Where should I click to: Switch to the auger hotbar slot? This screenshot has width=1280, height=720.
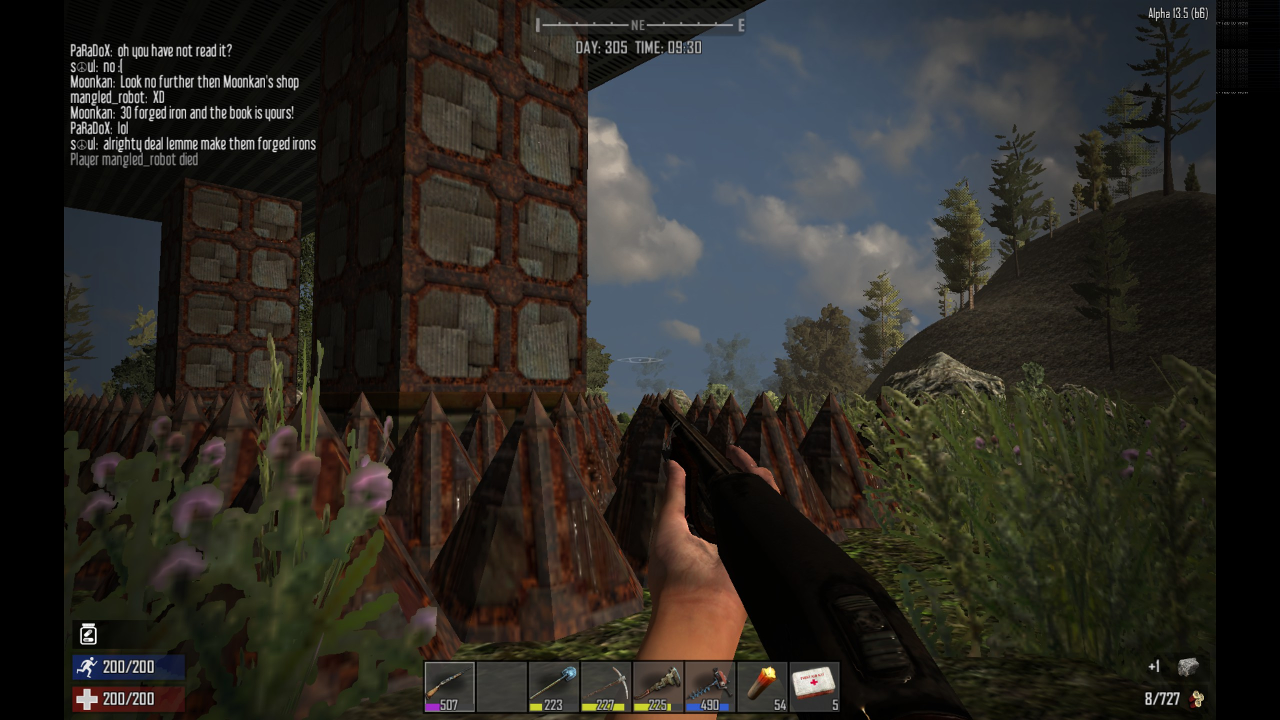coord(709,686)
